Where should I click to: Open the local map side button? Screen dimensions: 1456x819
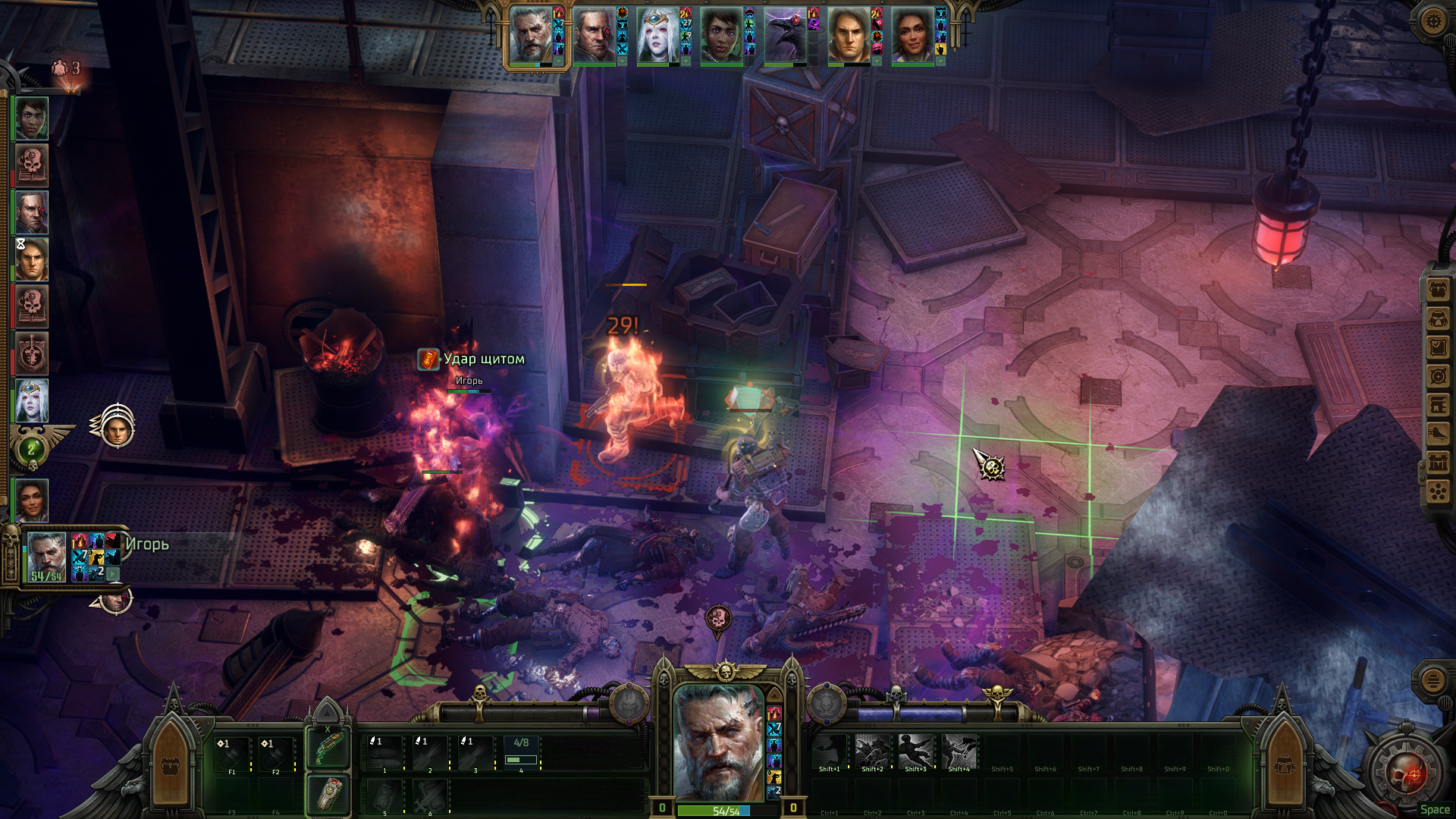pyautogui.click(x=1438, y=376)
